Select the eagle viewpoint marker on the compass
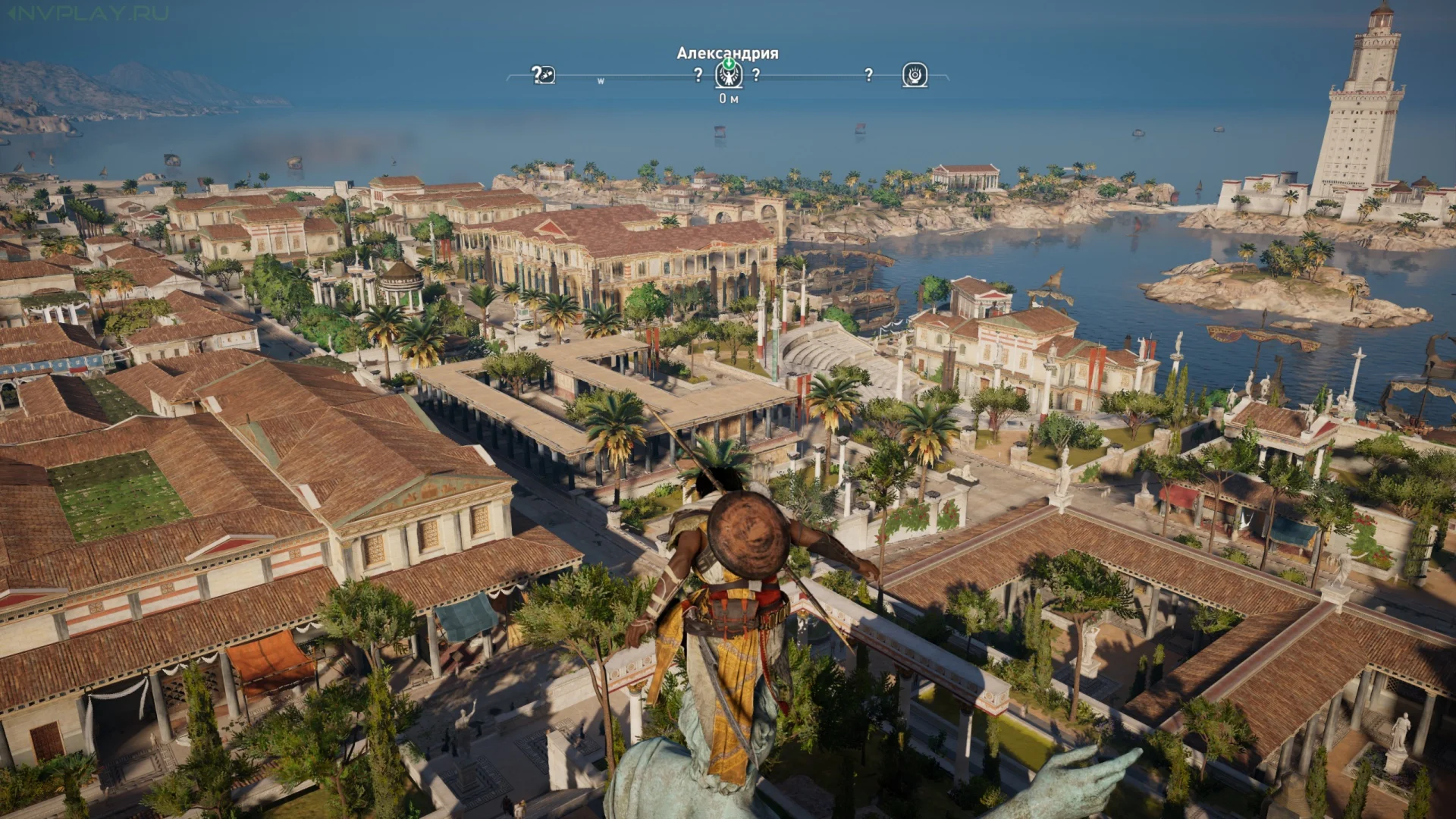 coord(729,75)
